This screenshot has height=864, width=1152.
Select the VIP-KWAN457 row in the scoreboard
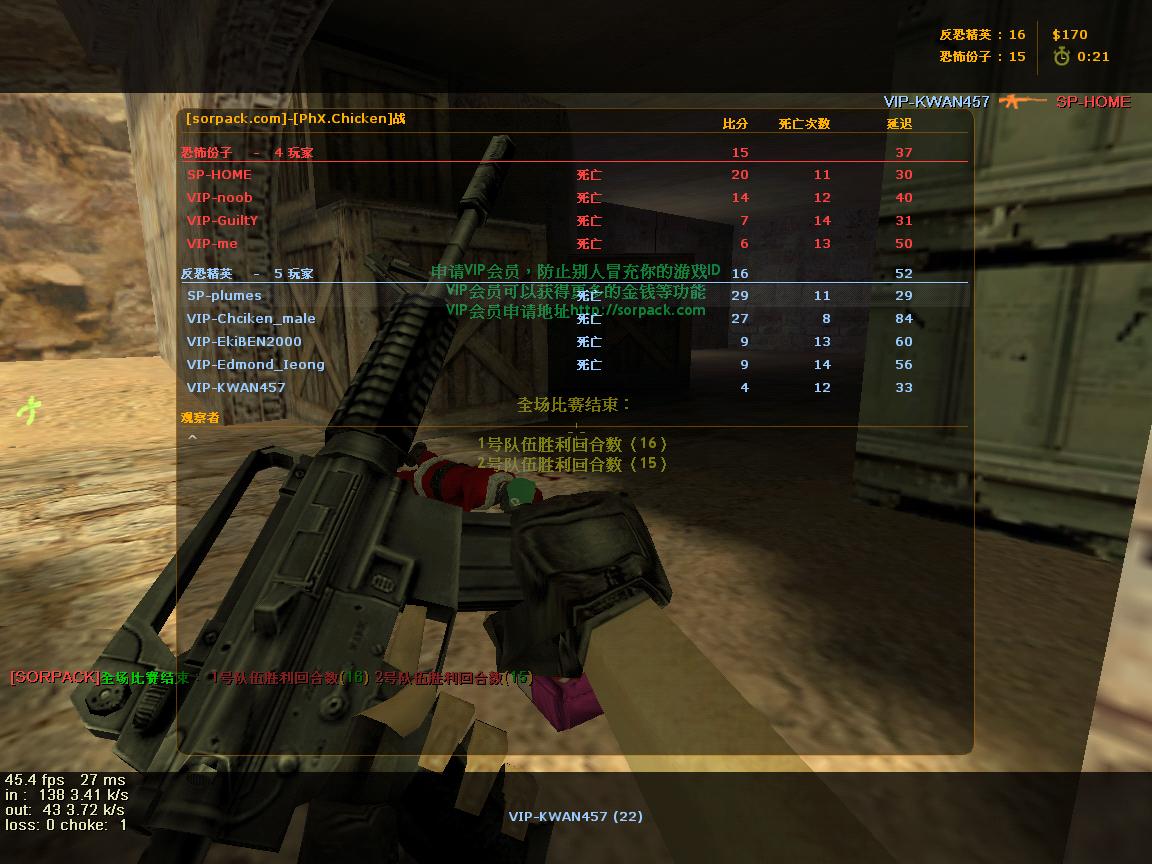(236, 388)
